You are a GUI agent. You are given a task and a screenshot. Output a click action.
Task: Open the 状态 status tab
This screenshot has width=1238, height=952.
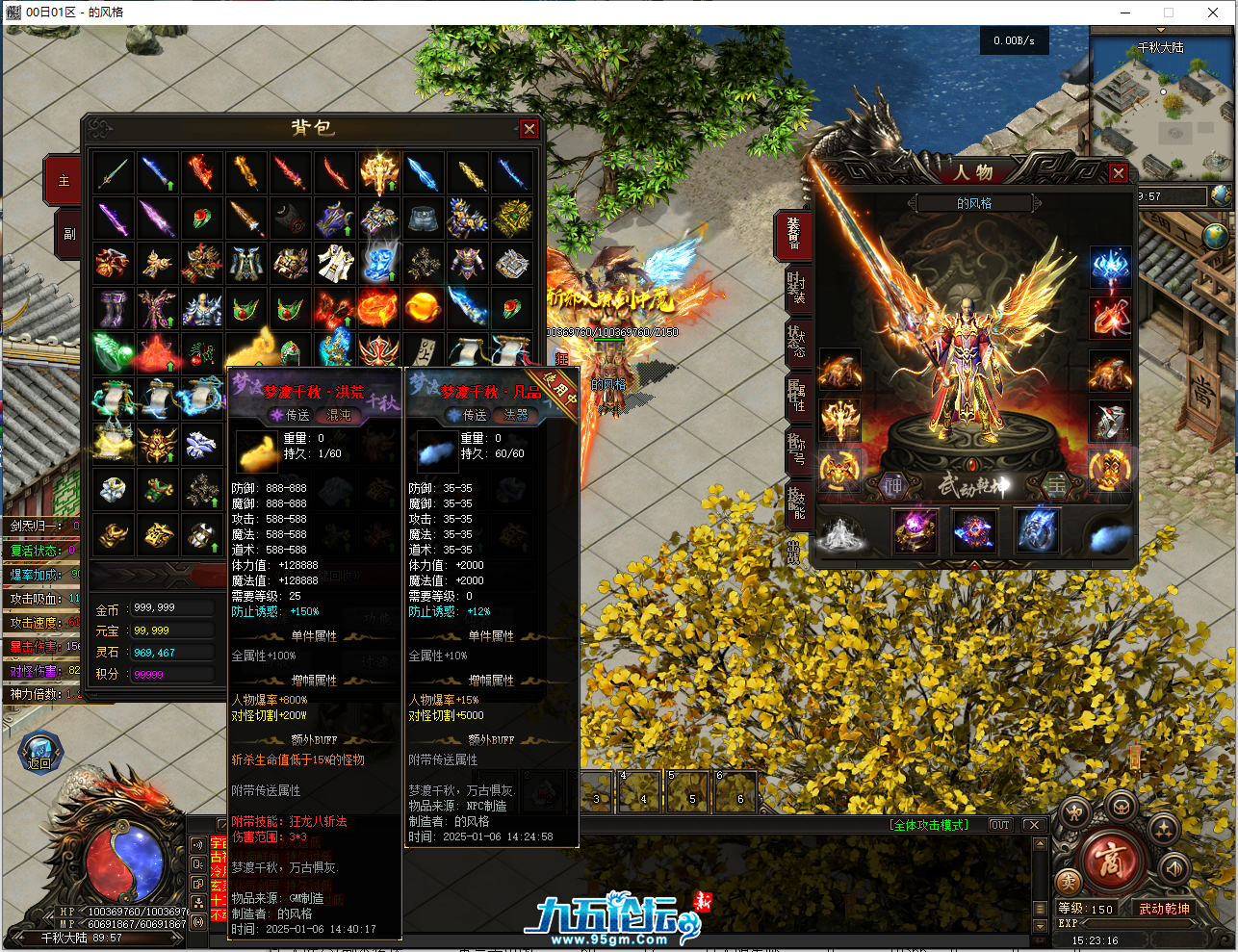coord(796,341)
